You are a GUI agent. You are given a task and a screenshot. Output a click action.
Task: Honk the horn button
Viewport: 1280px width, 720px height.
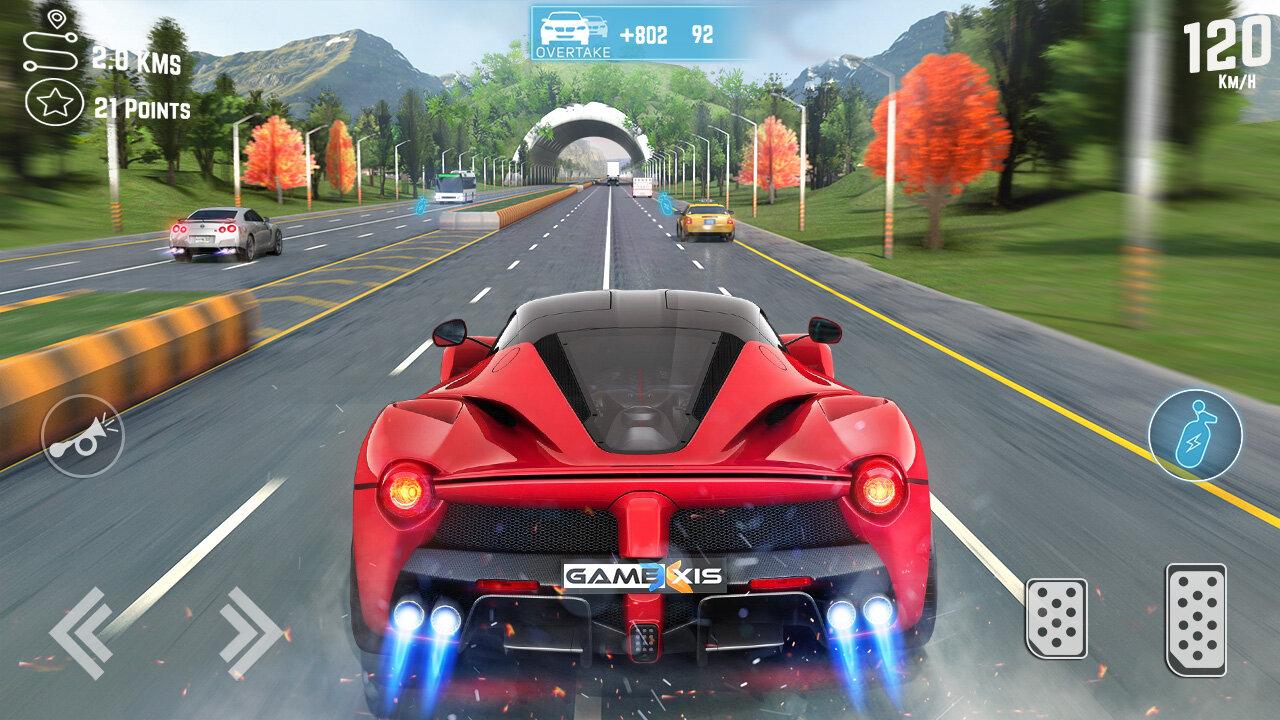coord(83,437)
